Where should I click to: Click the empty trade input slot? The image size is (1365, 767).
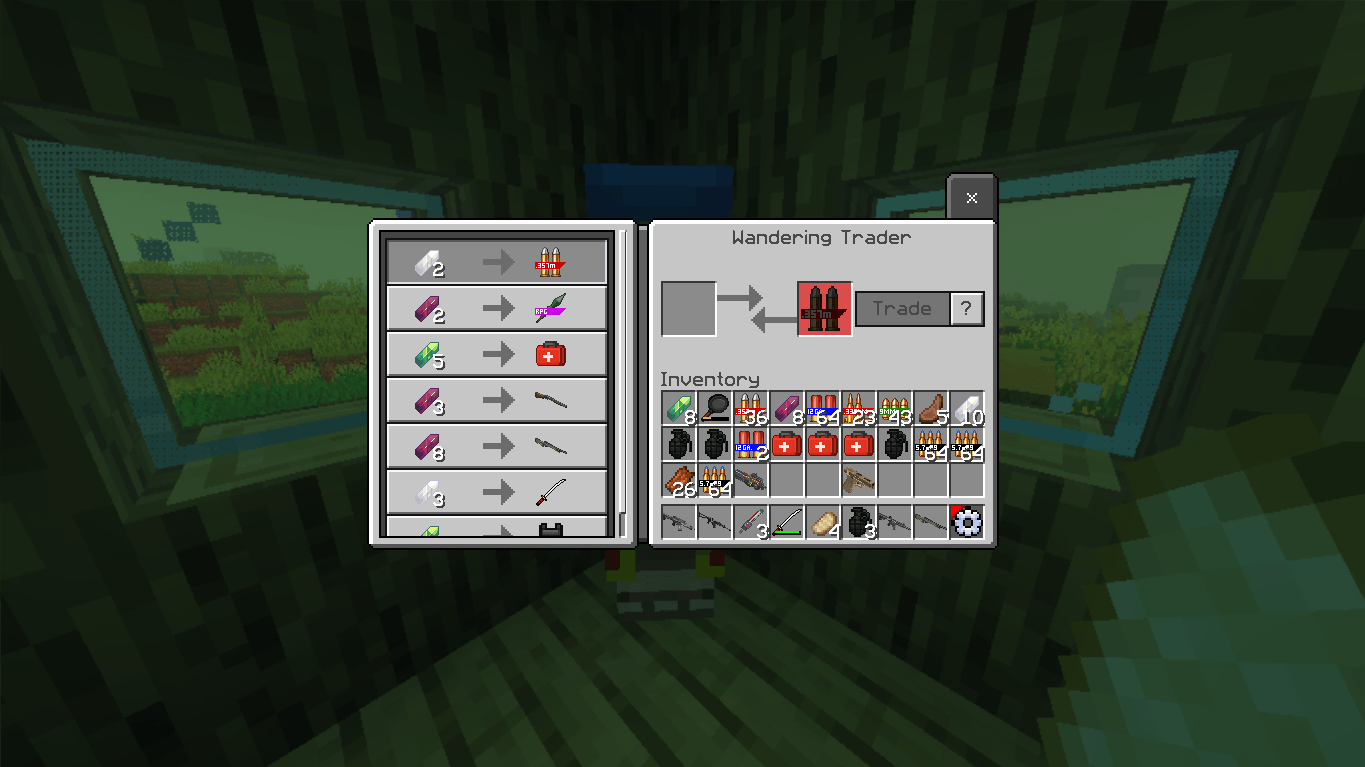(x=688, y=308)
